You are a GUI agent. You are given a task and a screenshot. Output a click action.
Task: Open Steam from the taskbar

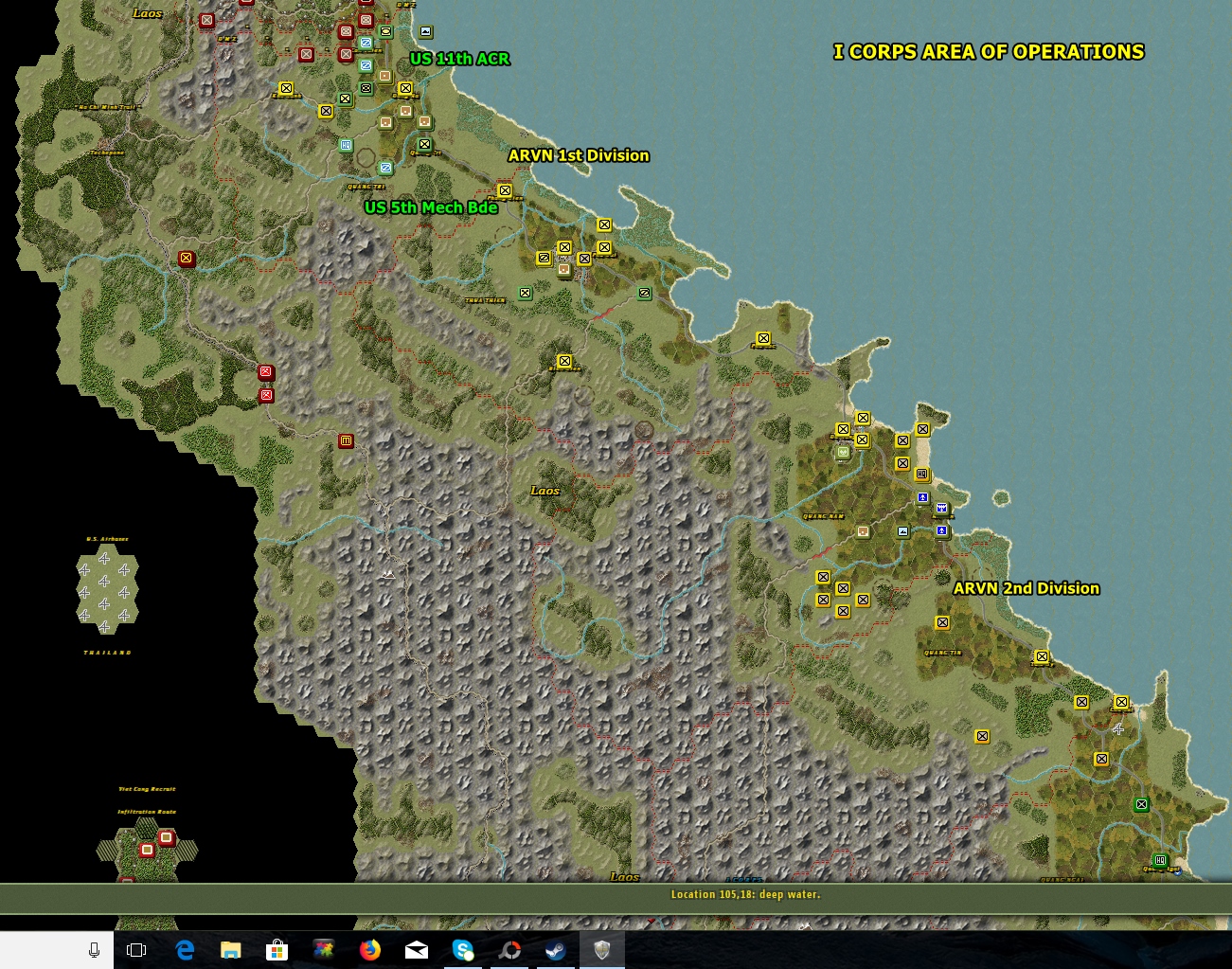click(x=556, y=952)
